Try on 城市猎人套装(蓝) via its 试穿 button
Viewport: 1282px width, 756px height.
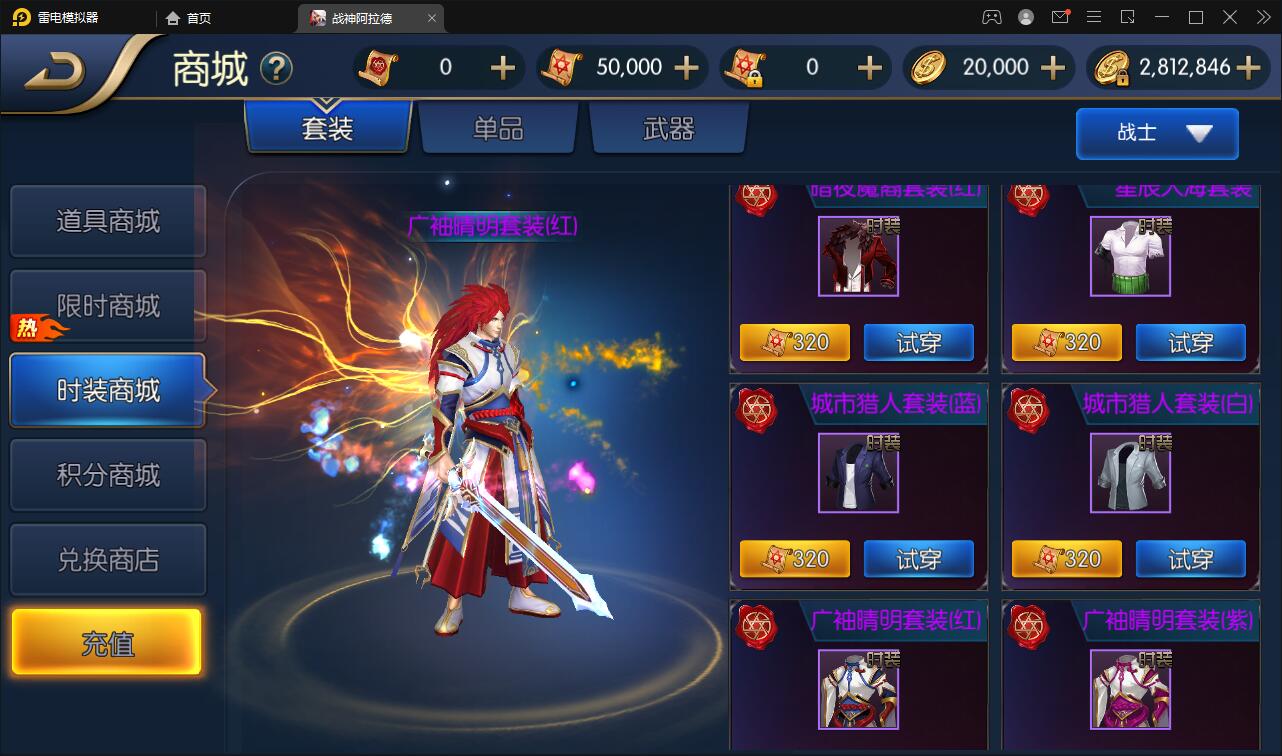pos(918,559)
